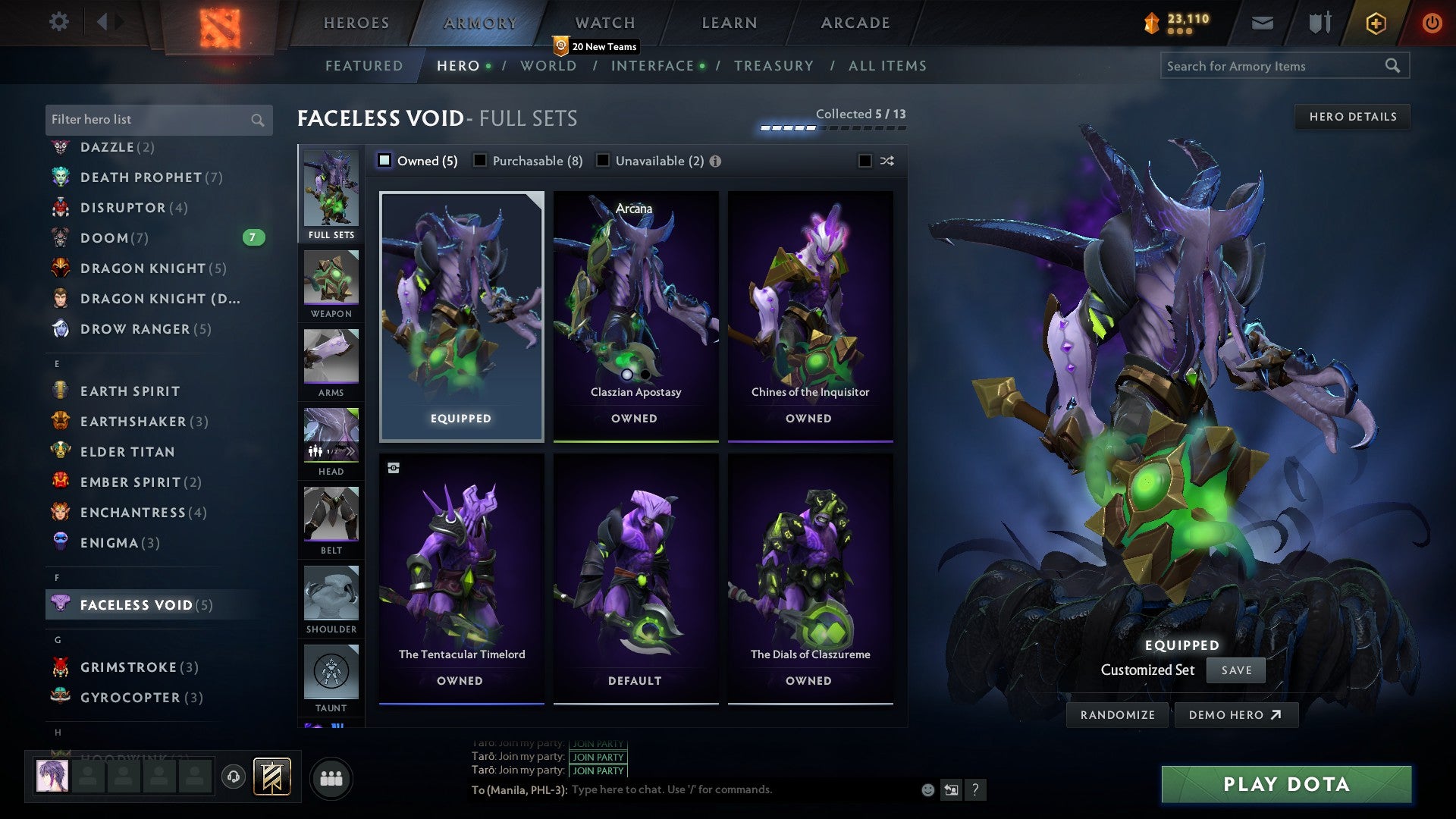Open Dota Plus with the hexagon plus icon
Screen dimensions: 1456x819
(1376, 23)
